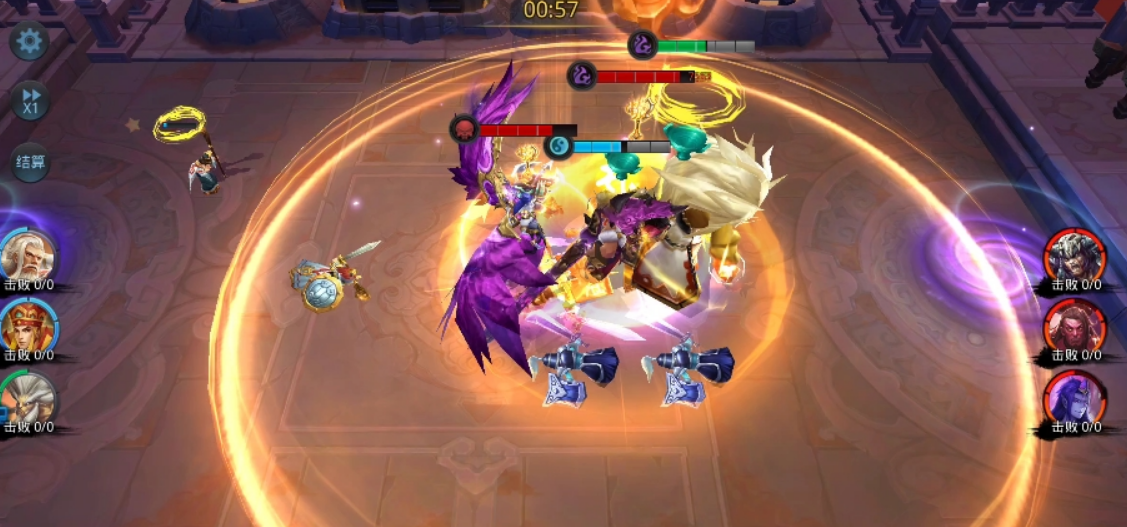Image resolution: width=1127 pixels, height=527 pixels.
Task: Choose the golden-crowned hero ally portrait
Action: (27, 327)
